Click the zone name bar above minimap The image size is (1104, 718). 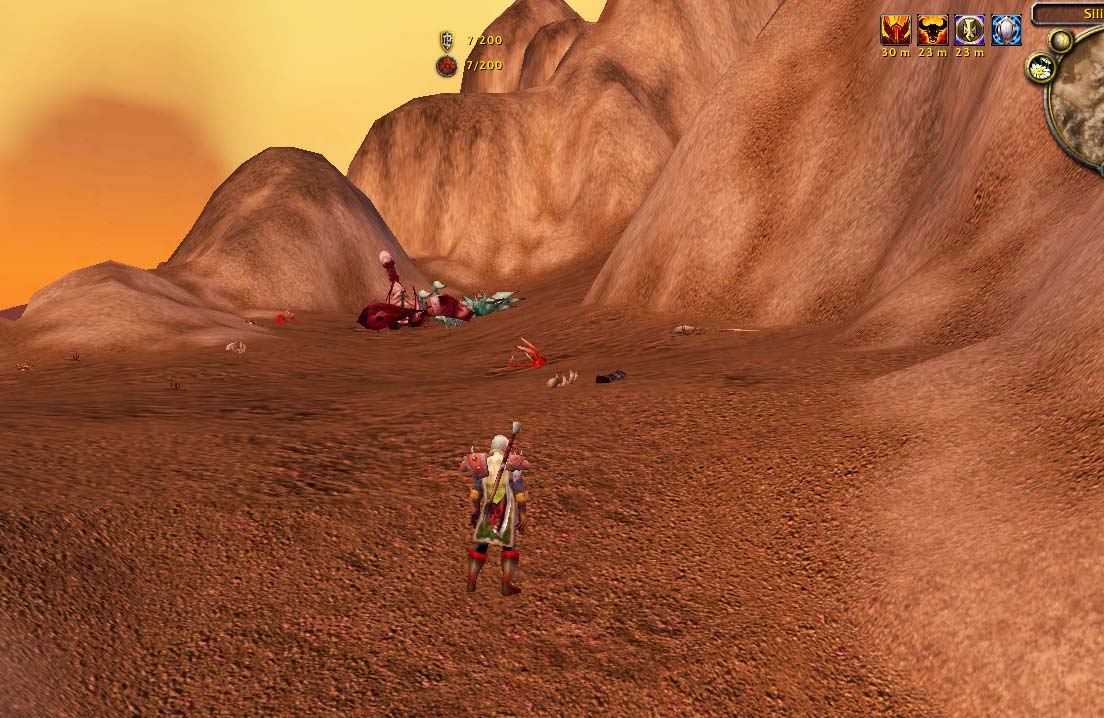pyautogui.click(x=1068, y=14)
